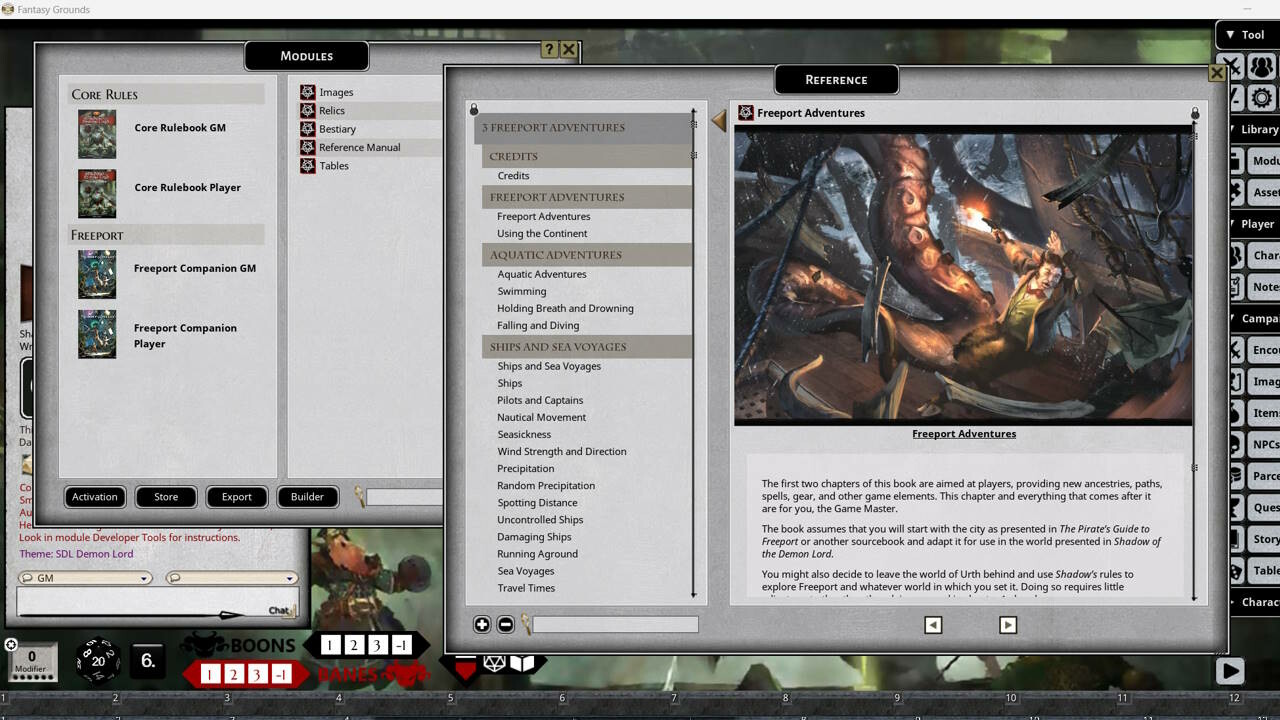
Task: Open the Options gear icon at top right
Action: pyautogui.click(x=1262, y=98)
